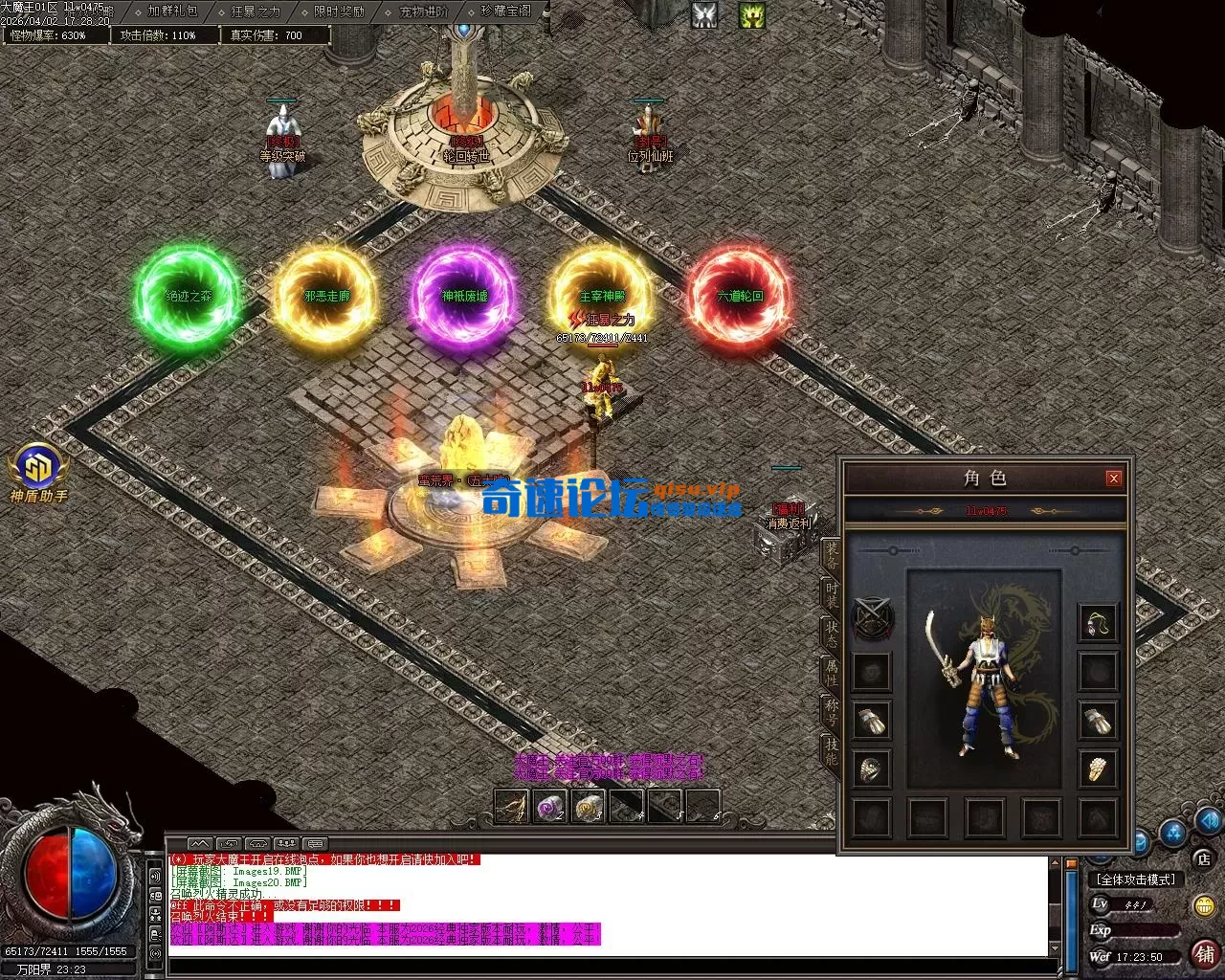
Task: Open the 限时奖励 timed rewards menu
Action: (x=339, y=11)
